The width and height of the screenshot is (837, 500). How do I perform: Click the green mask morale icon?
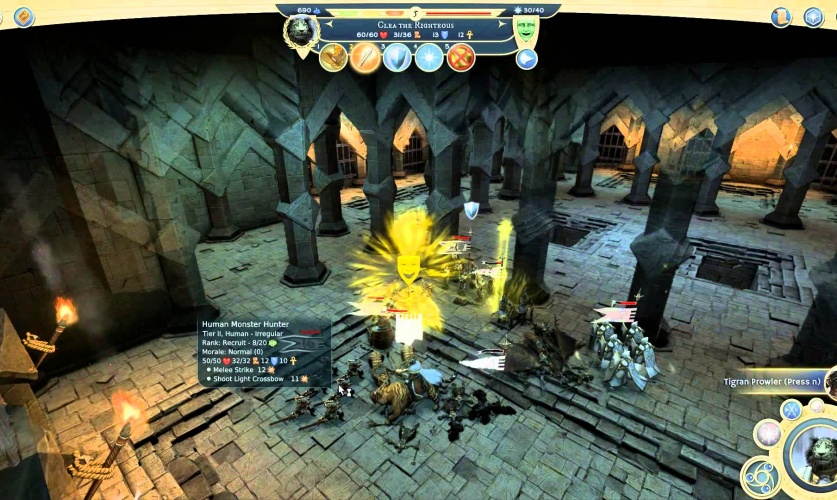525,29
